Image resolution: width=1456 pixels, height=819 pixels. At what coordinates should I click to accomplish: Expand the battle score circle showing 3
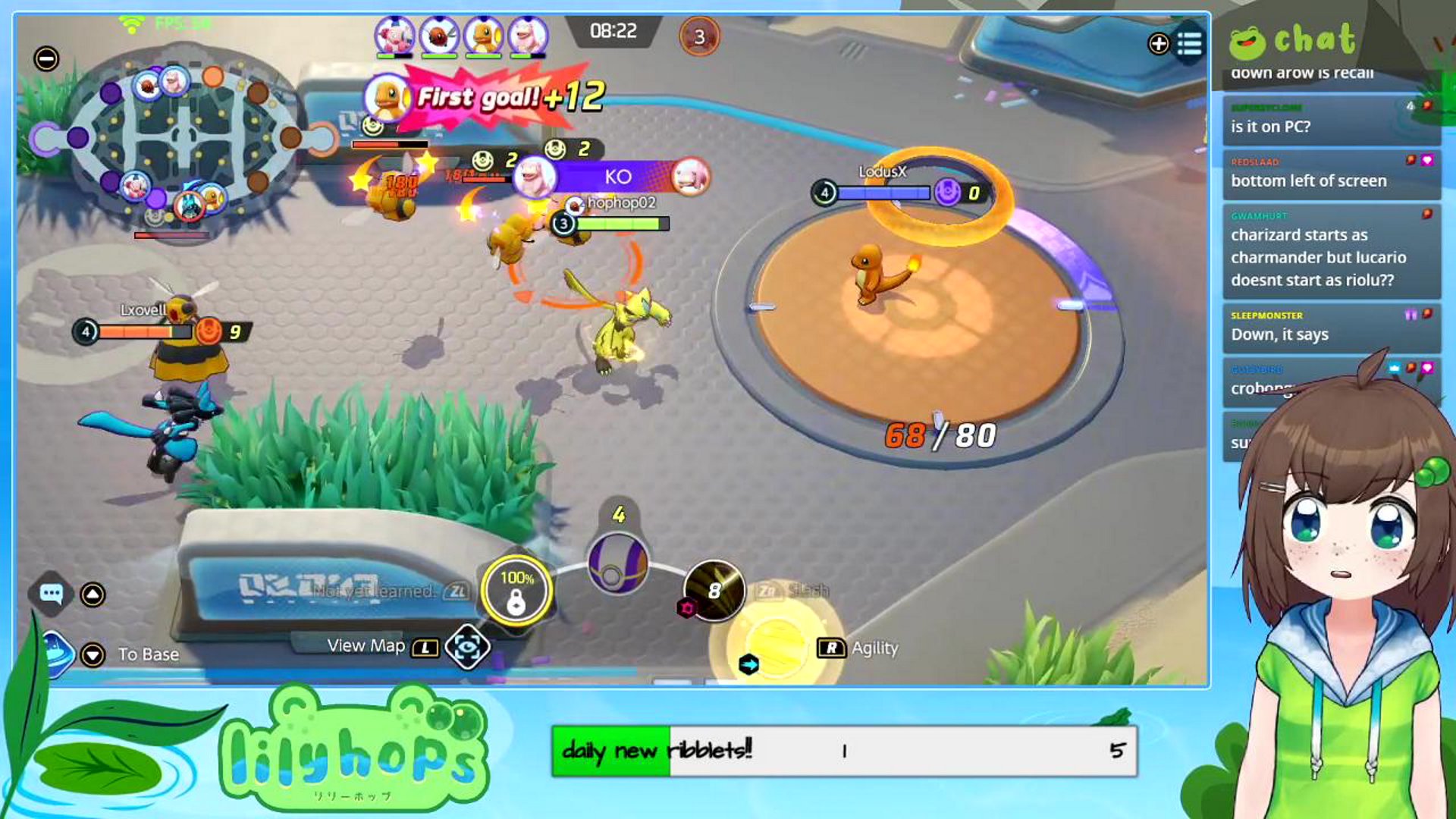pyautogui.click(x=700, y=33)
